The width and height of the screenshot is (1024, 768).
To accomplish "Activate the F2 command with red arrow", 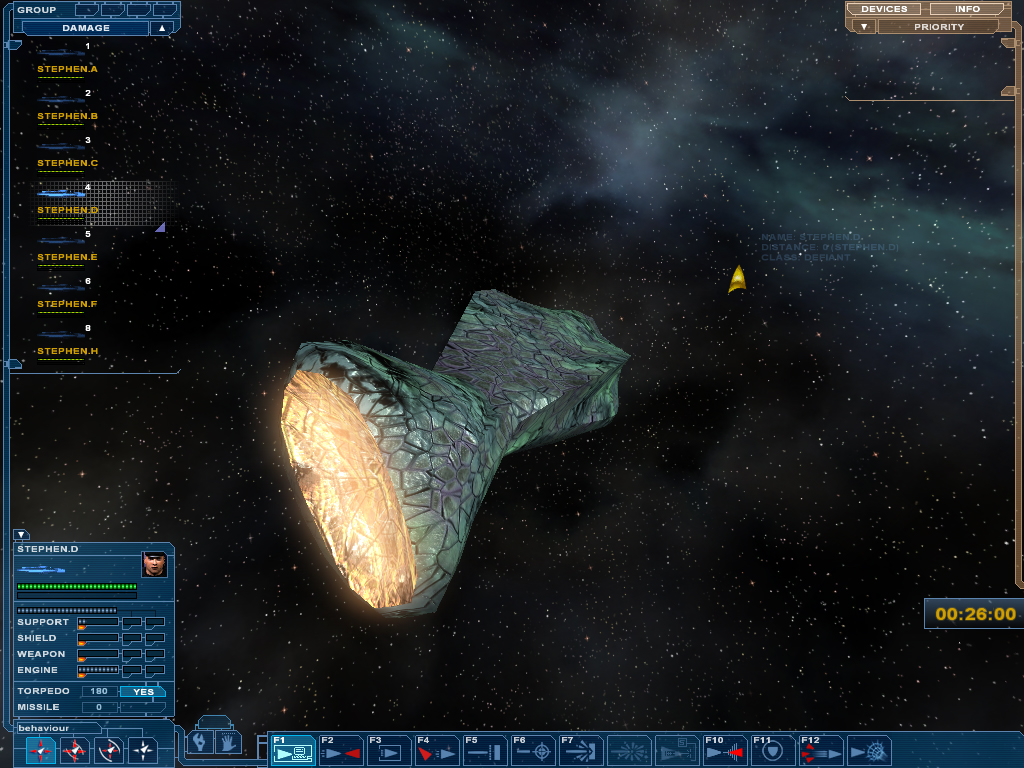I will click(x=340, y=750).
